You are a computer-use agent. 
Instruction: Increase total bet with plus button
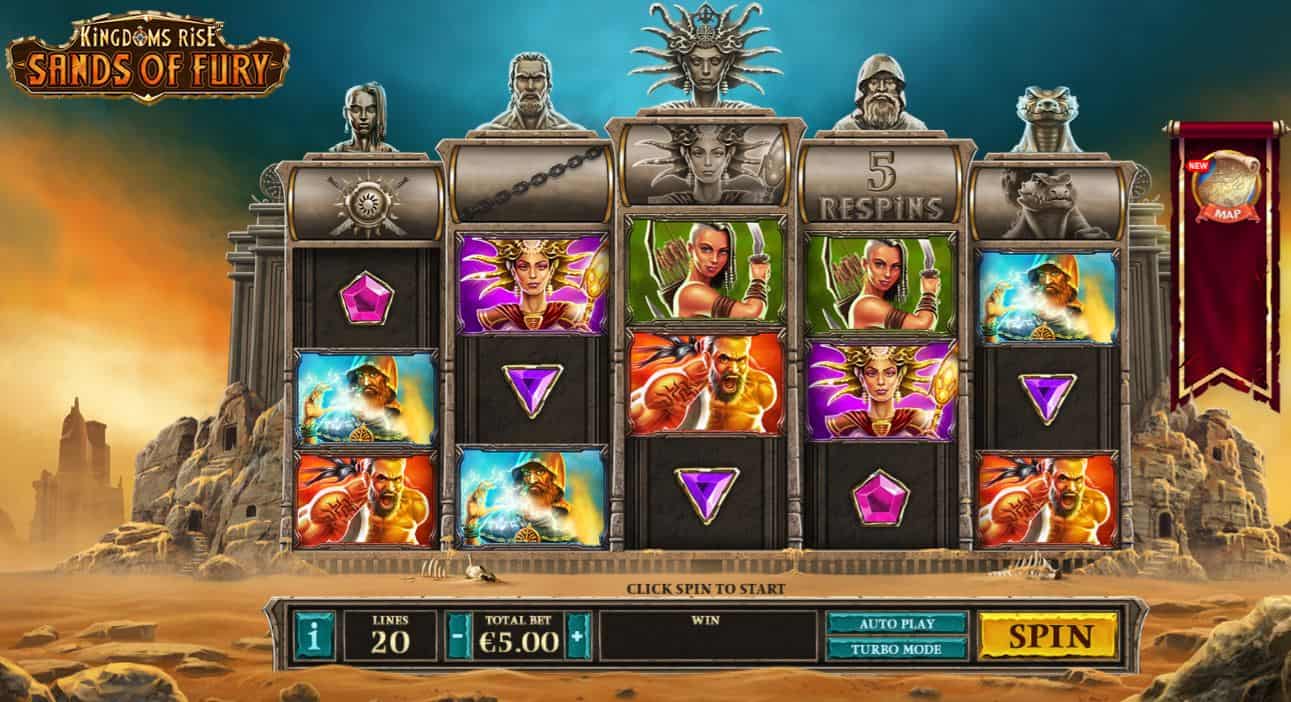(x=578, y=636)
